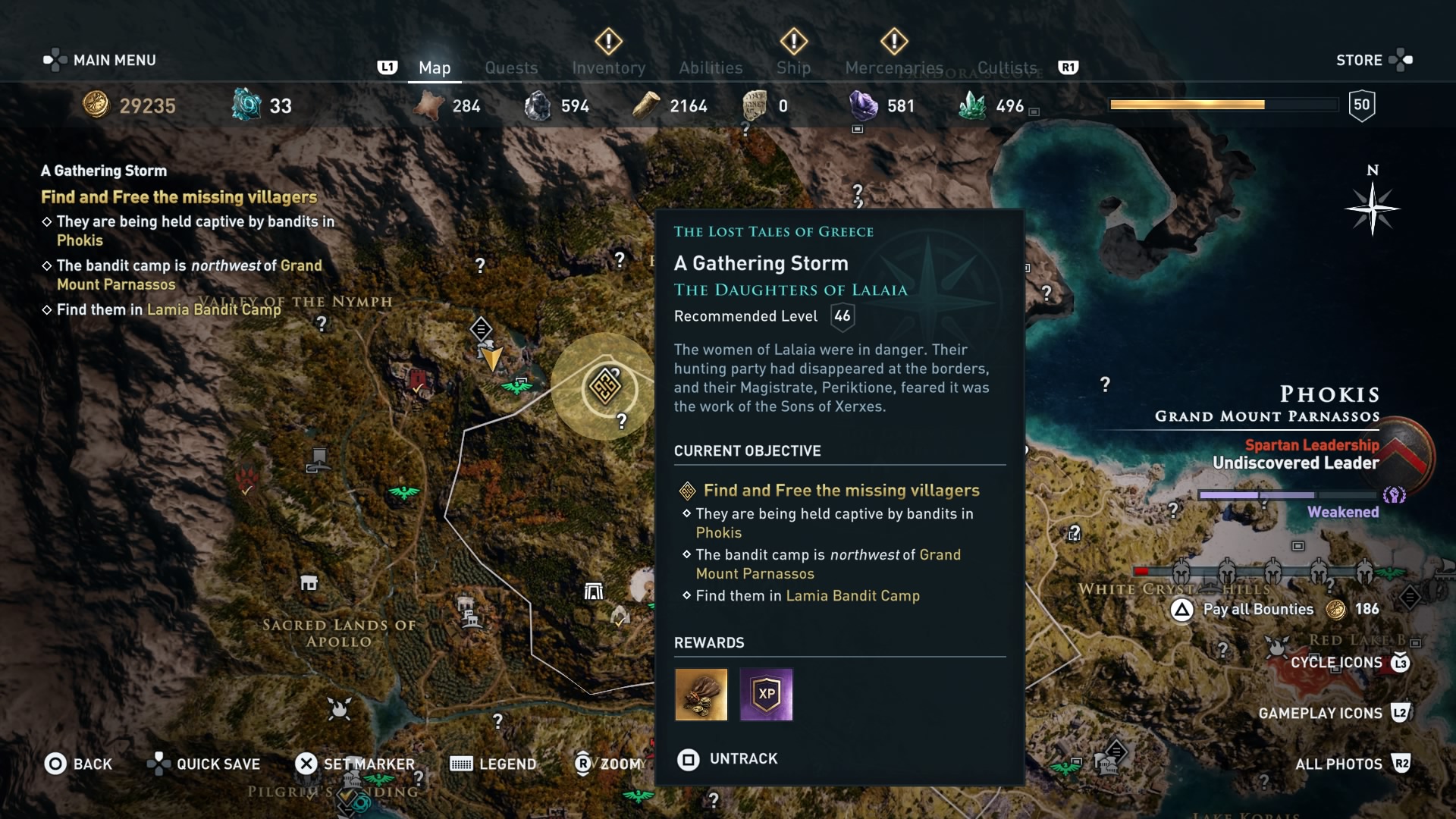Expand the Ship menu section
1456x819 pixels.
pos(793,67)
